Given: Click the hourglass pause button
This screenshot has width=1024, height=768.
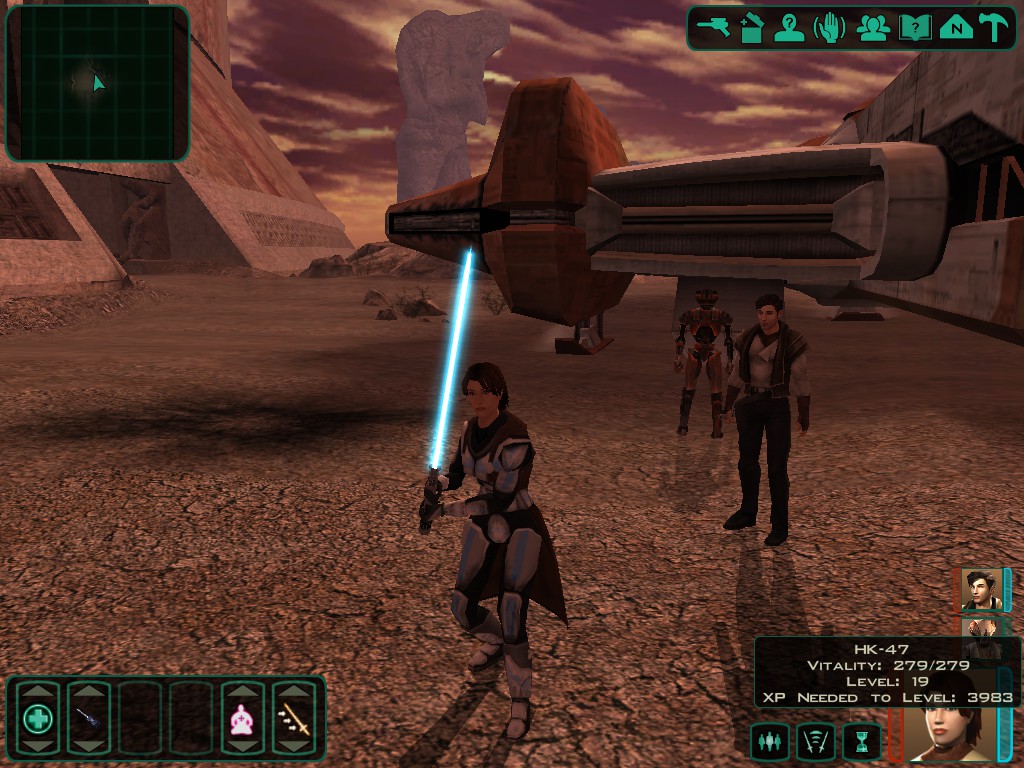Looking at the screenshot, I should coord(861,741).
